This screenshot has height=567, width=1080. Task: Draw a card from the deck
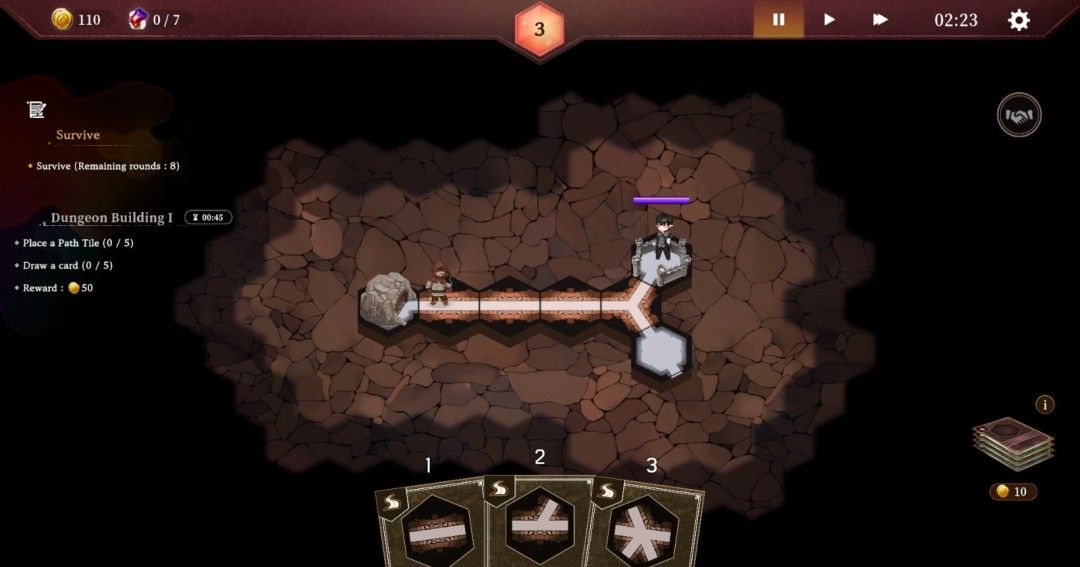tap(1012, 443)
